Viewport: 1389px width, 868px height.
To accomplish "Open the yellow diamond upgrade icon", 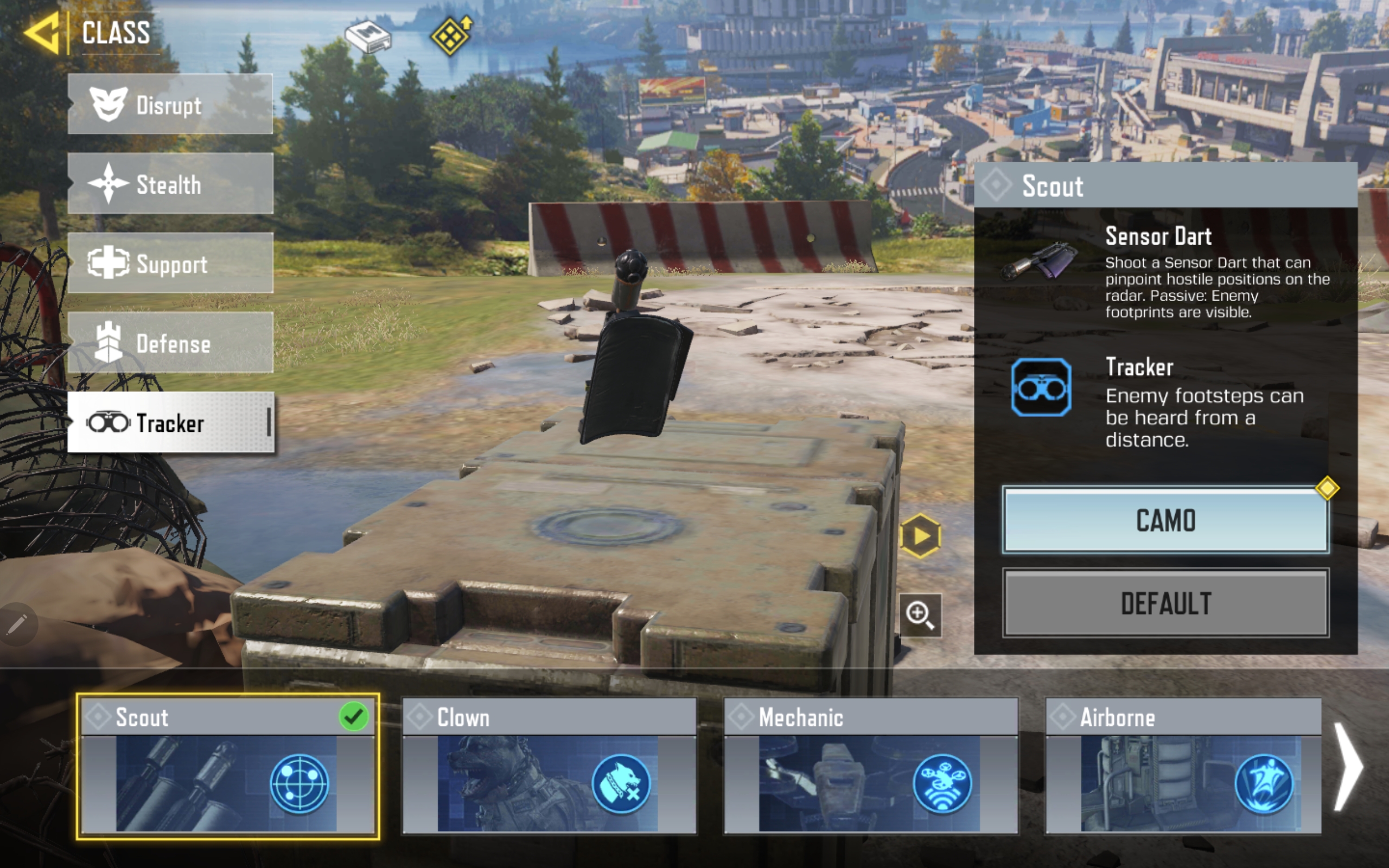I will [x=451, y=36].
